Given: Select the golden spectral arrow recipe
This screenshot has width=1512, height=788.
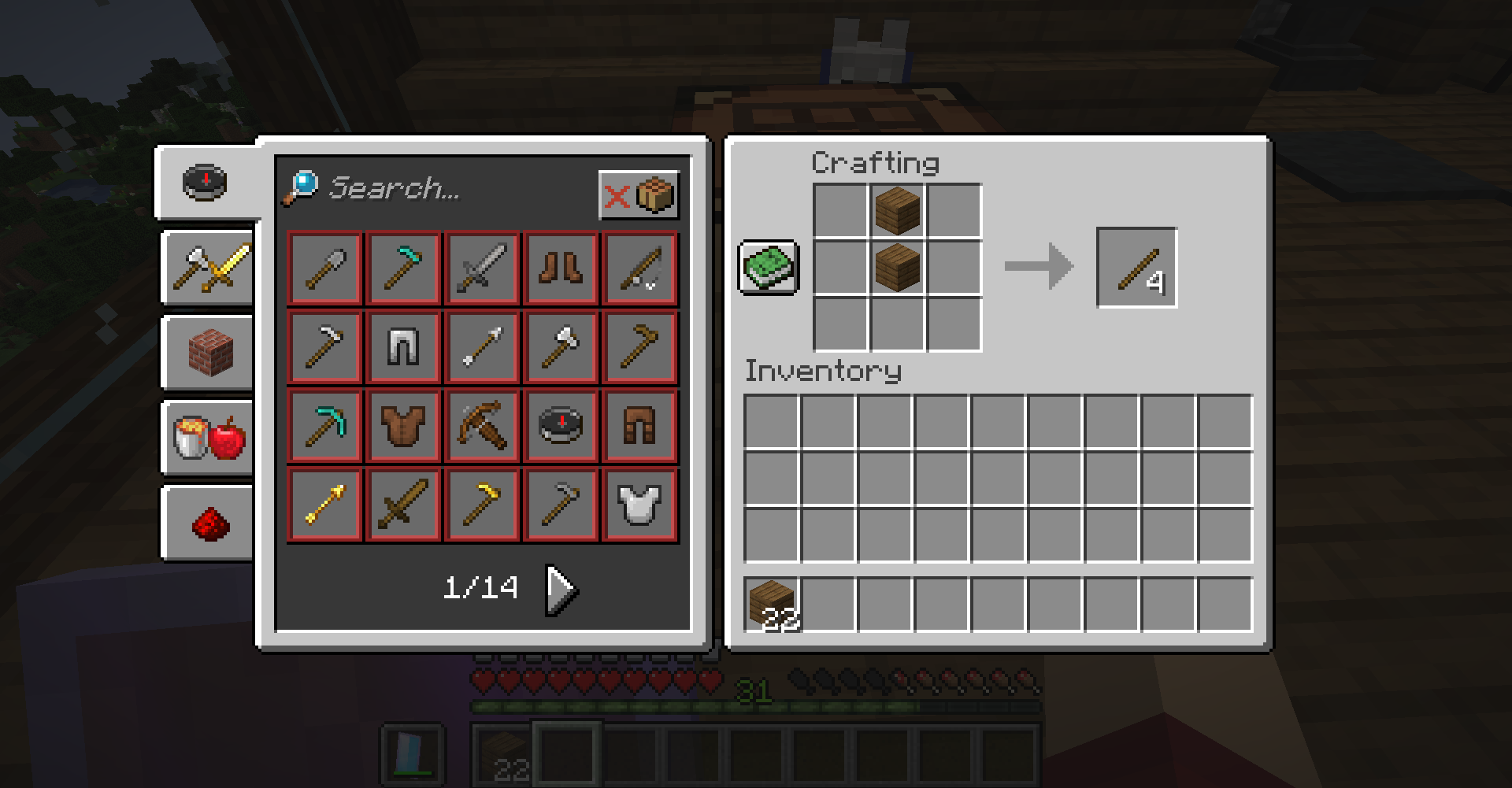Looking at the screenshot, I should coord(324,504).
